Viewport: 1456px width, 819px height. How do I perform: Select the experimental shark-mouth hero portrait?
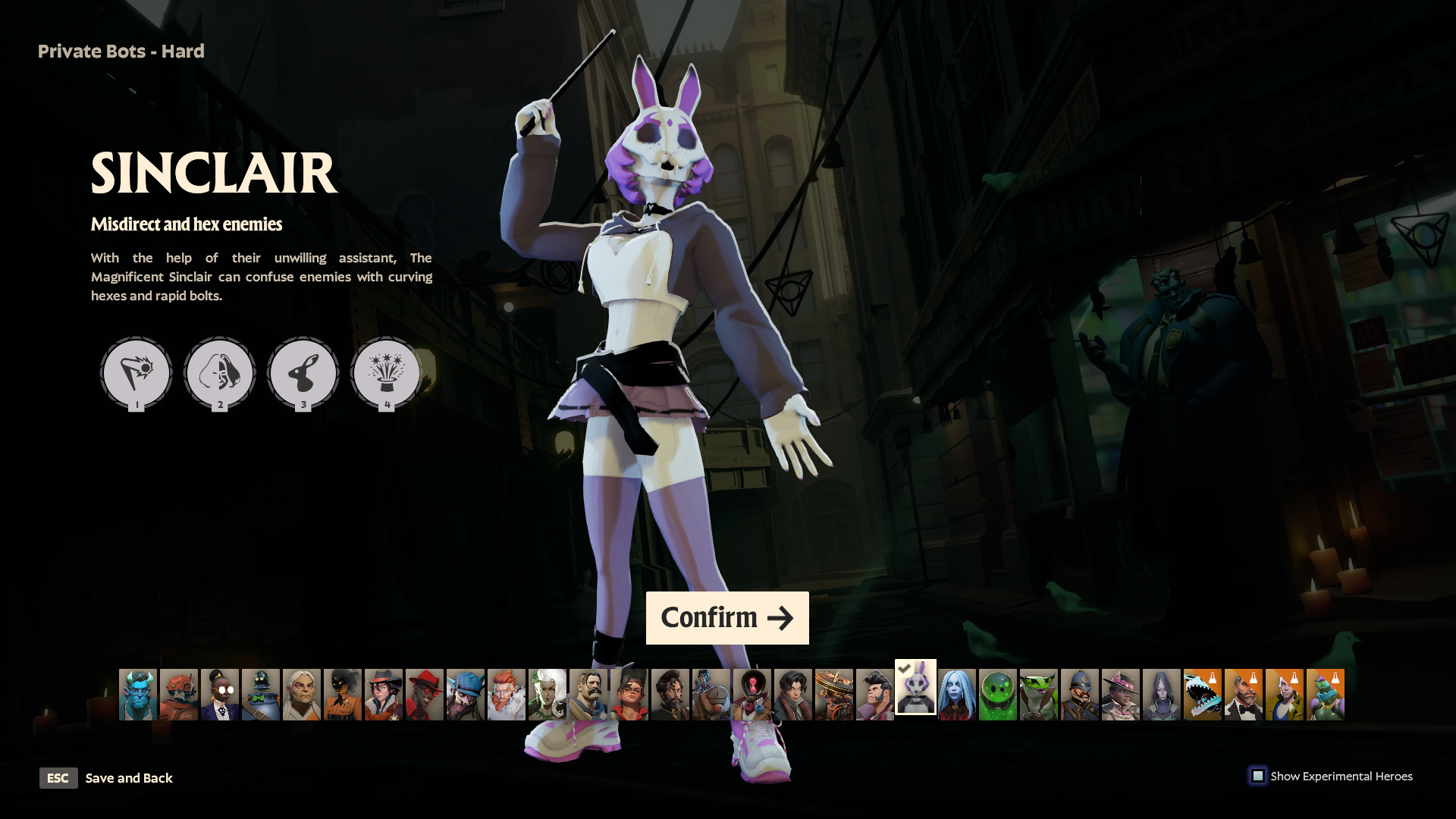[1203, 695]
